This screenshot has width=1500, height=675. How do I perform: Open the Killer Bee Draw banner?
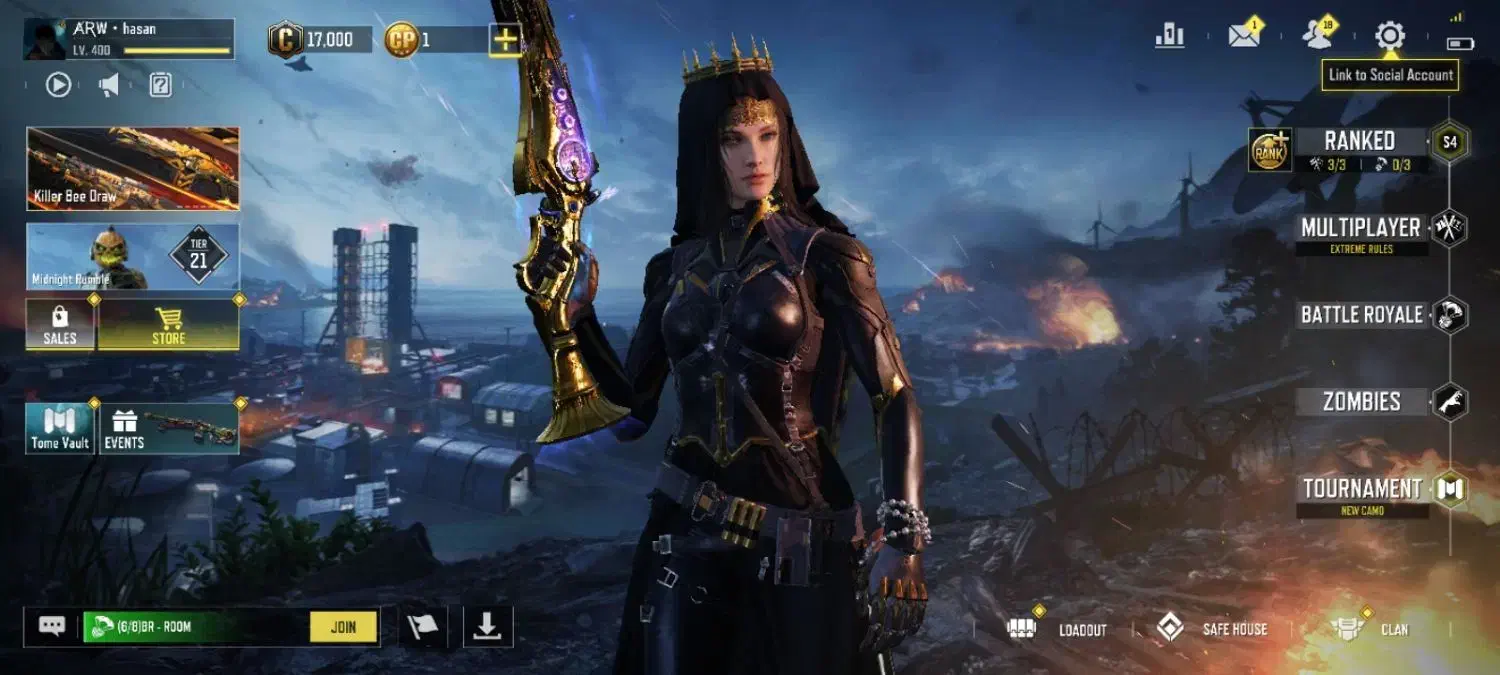(133, 168)
